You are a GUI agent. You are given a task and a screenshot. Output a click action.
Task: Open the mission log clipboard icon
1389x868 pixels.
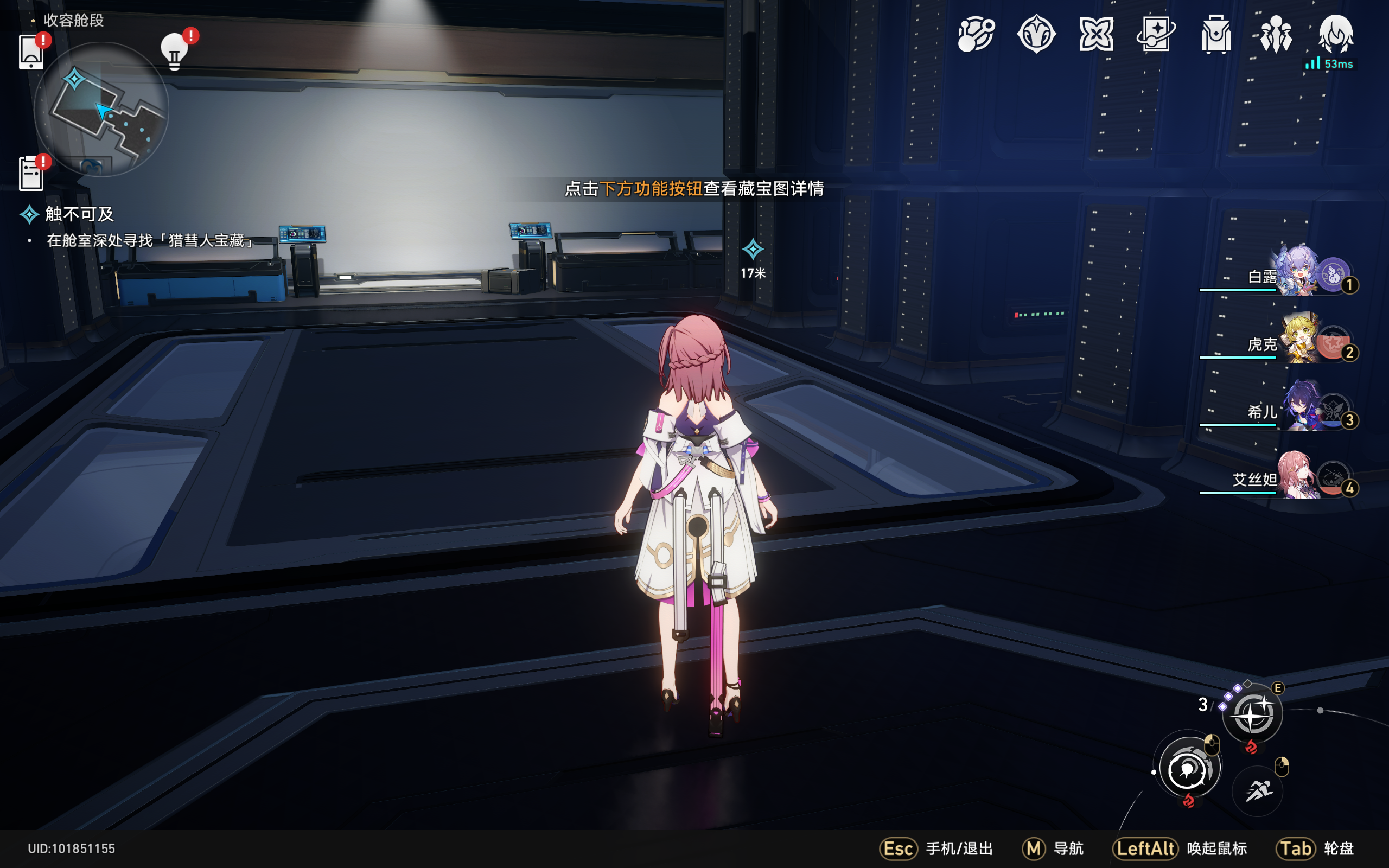(31, 173)
